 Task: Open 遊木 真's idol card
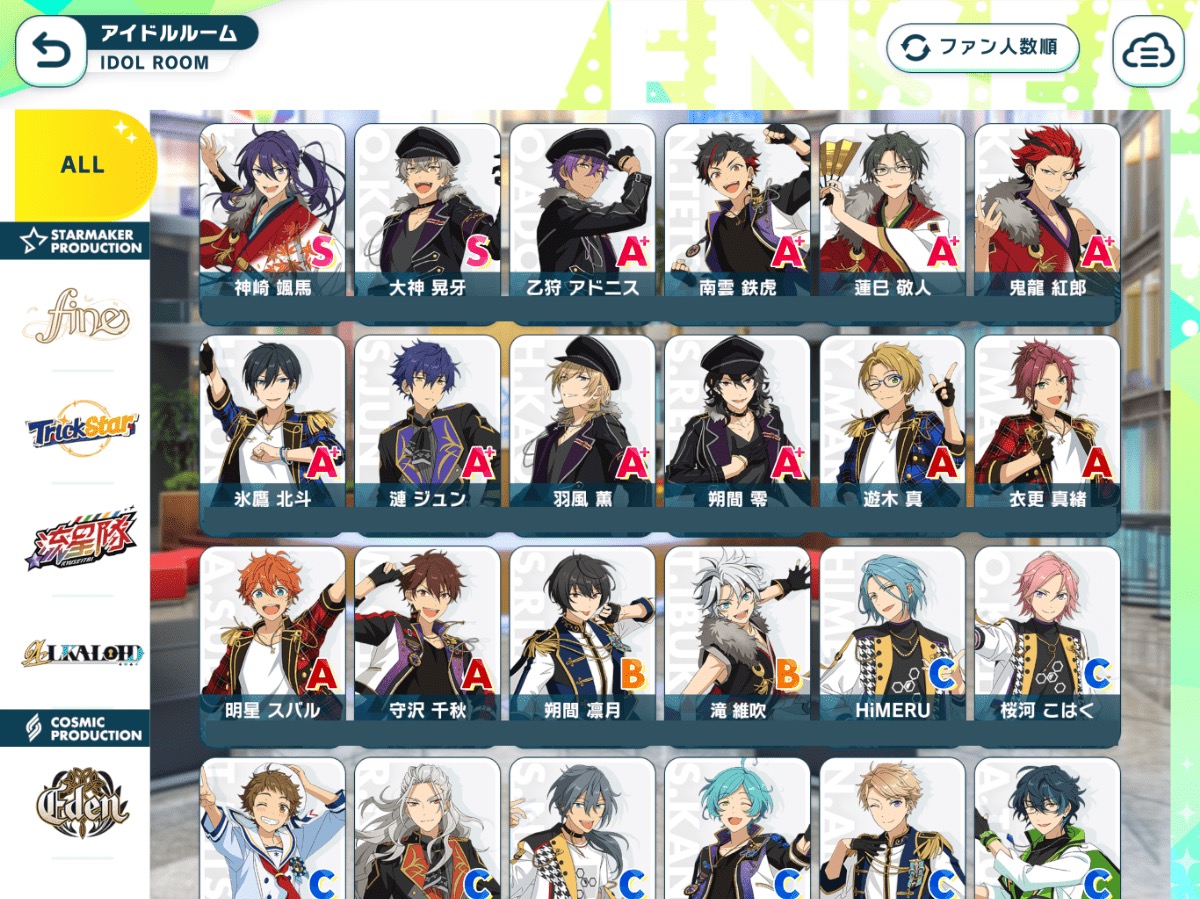click(892, 424)
